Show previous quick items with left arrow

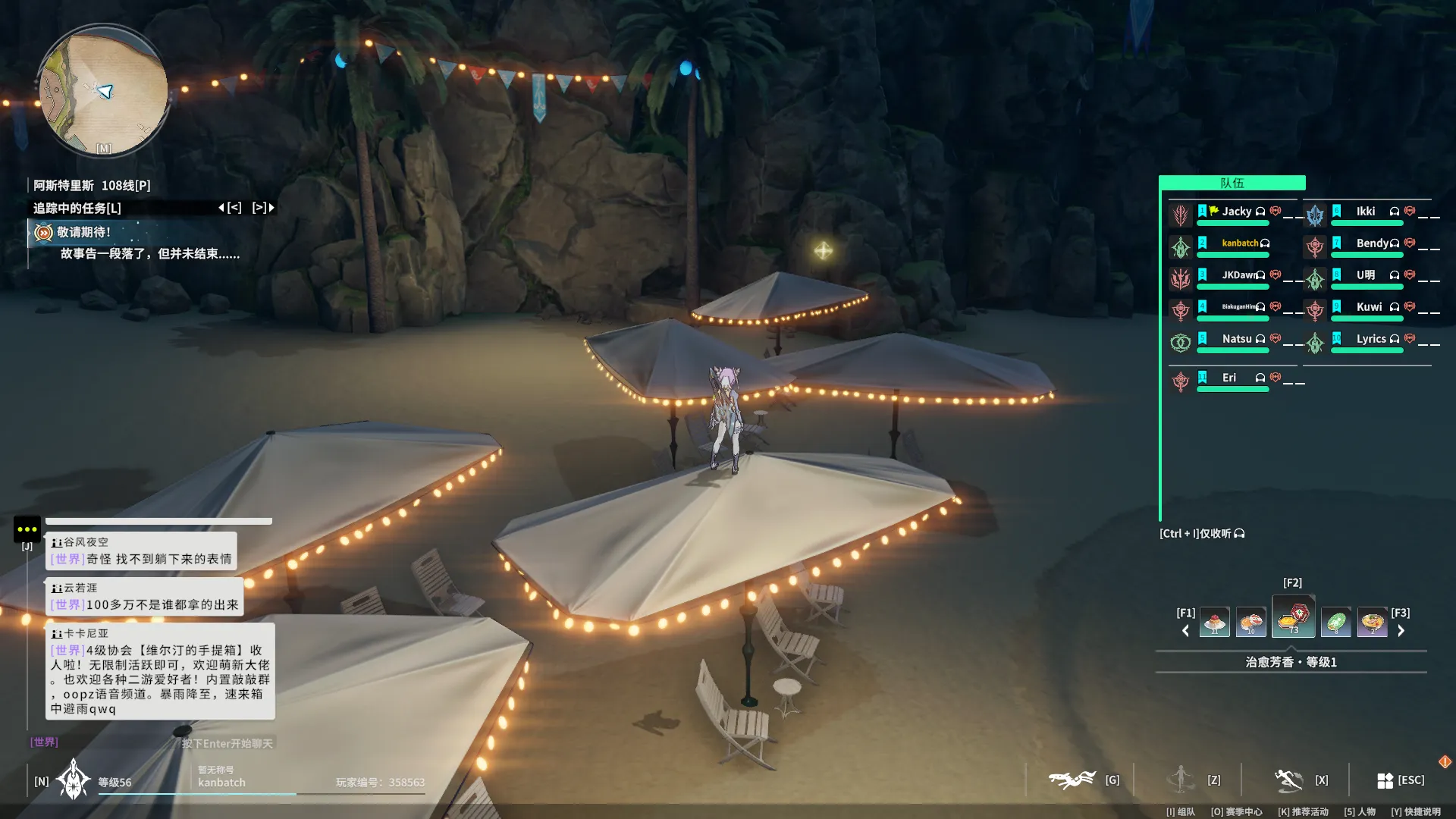(1186, 631)
